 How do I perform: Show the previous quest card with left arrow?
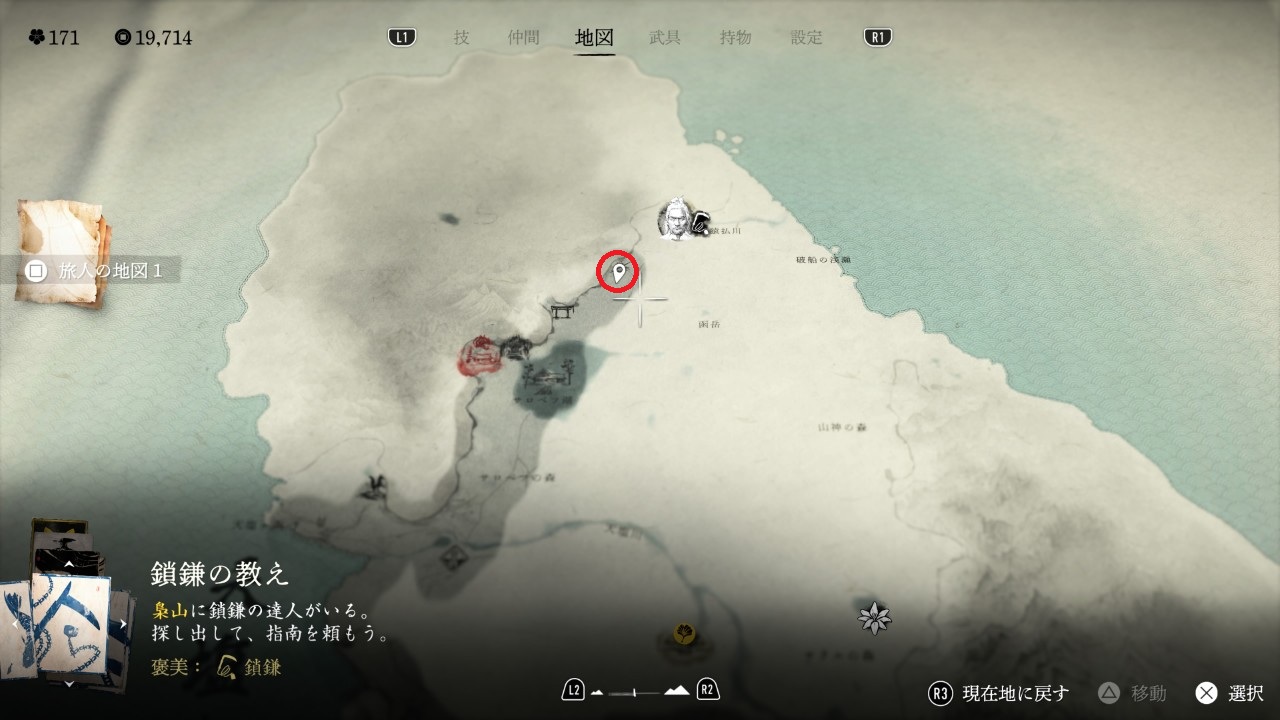[13, 623]
